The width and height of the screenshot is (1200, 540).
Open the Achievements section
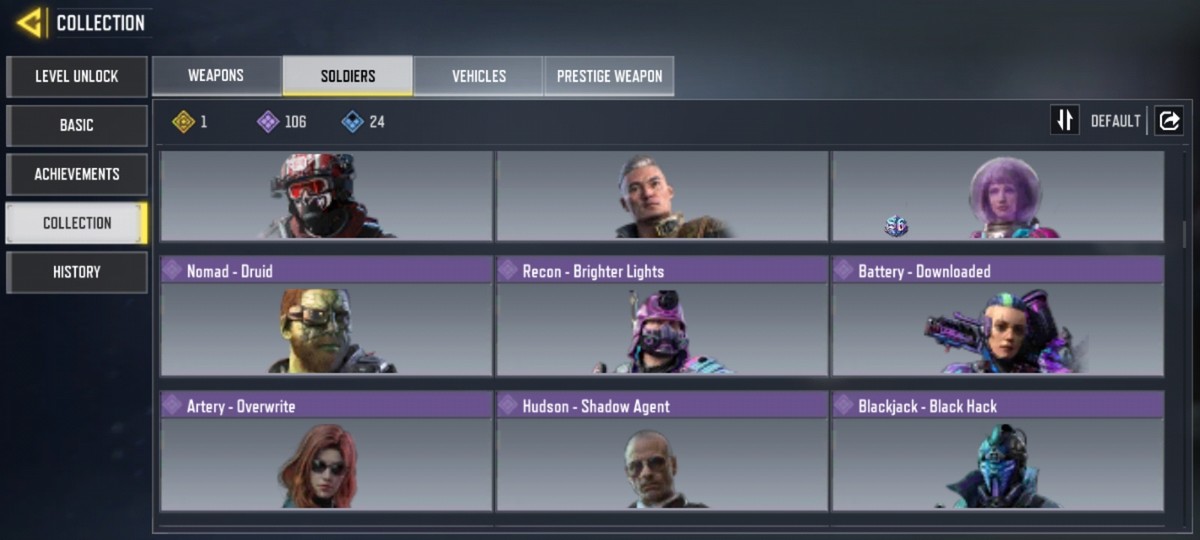point(77,174)
